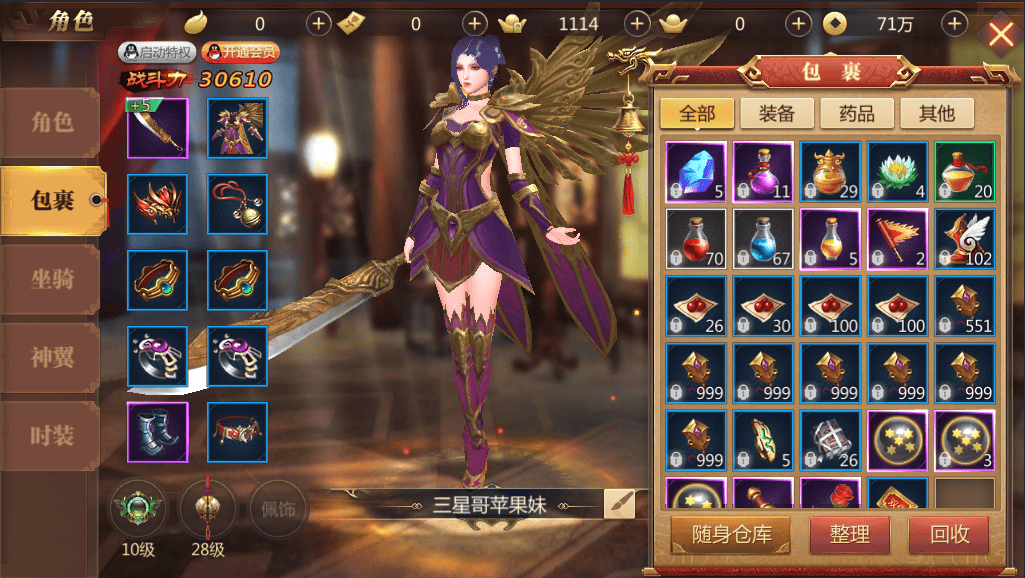Open the 回收 recycle function

coord(949,534)
